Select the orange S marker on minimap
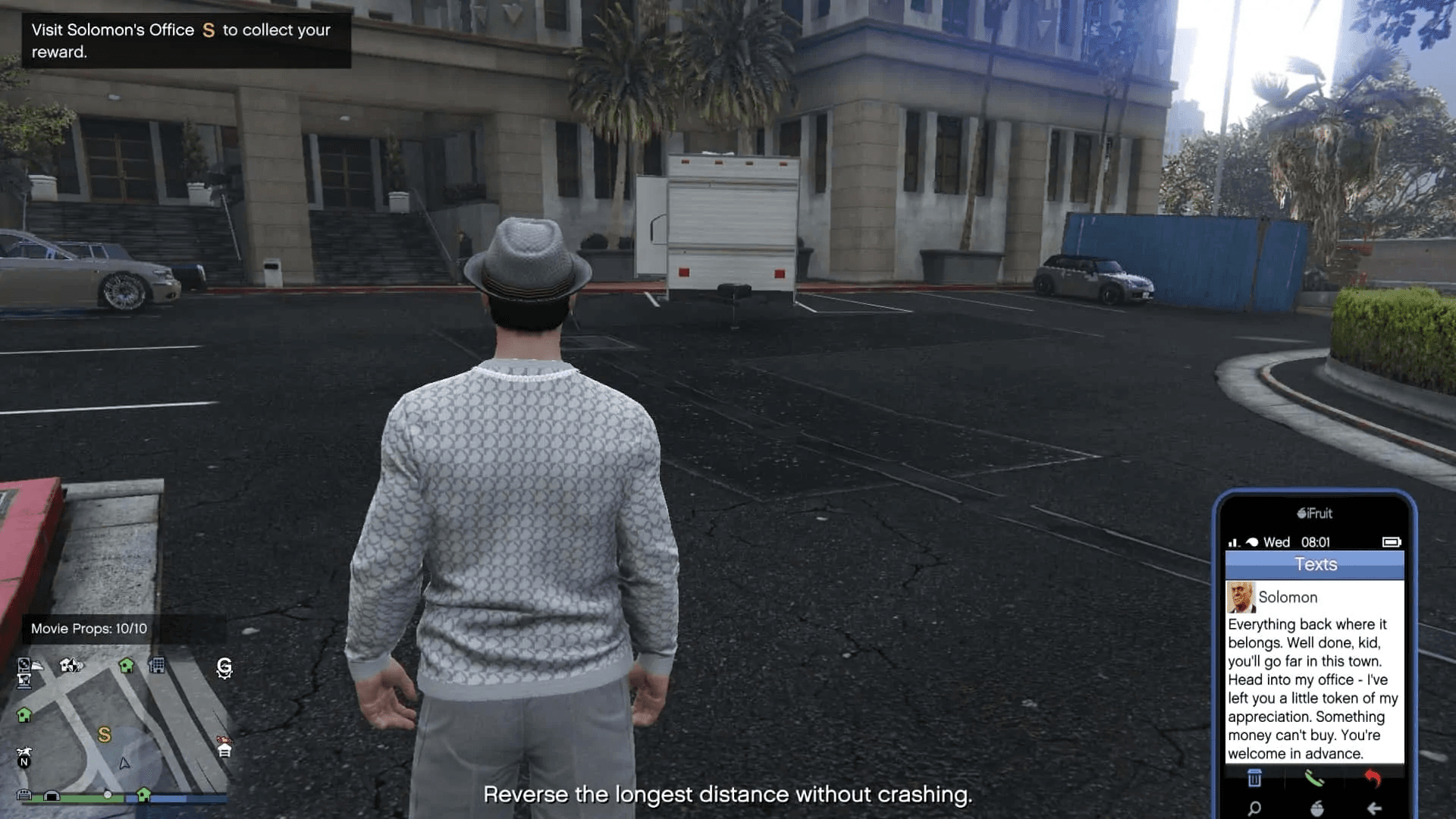1456x819 pixels. point(105,734)
